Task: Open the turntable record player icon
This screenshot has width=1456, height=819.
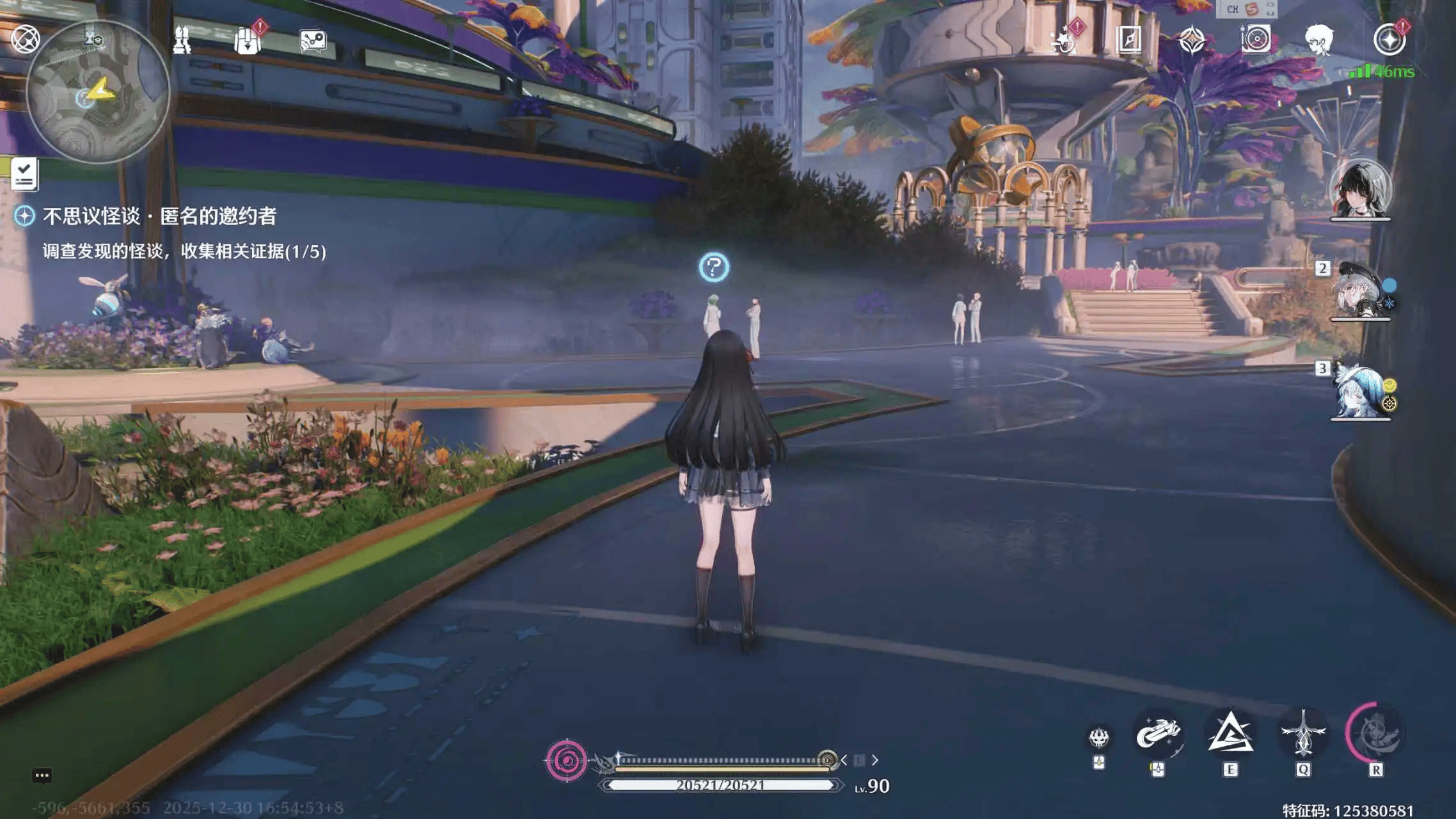Action: (1256, 40)
